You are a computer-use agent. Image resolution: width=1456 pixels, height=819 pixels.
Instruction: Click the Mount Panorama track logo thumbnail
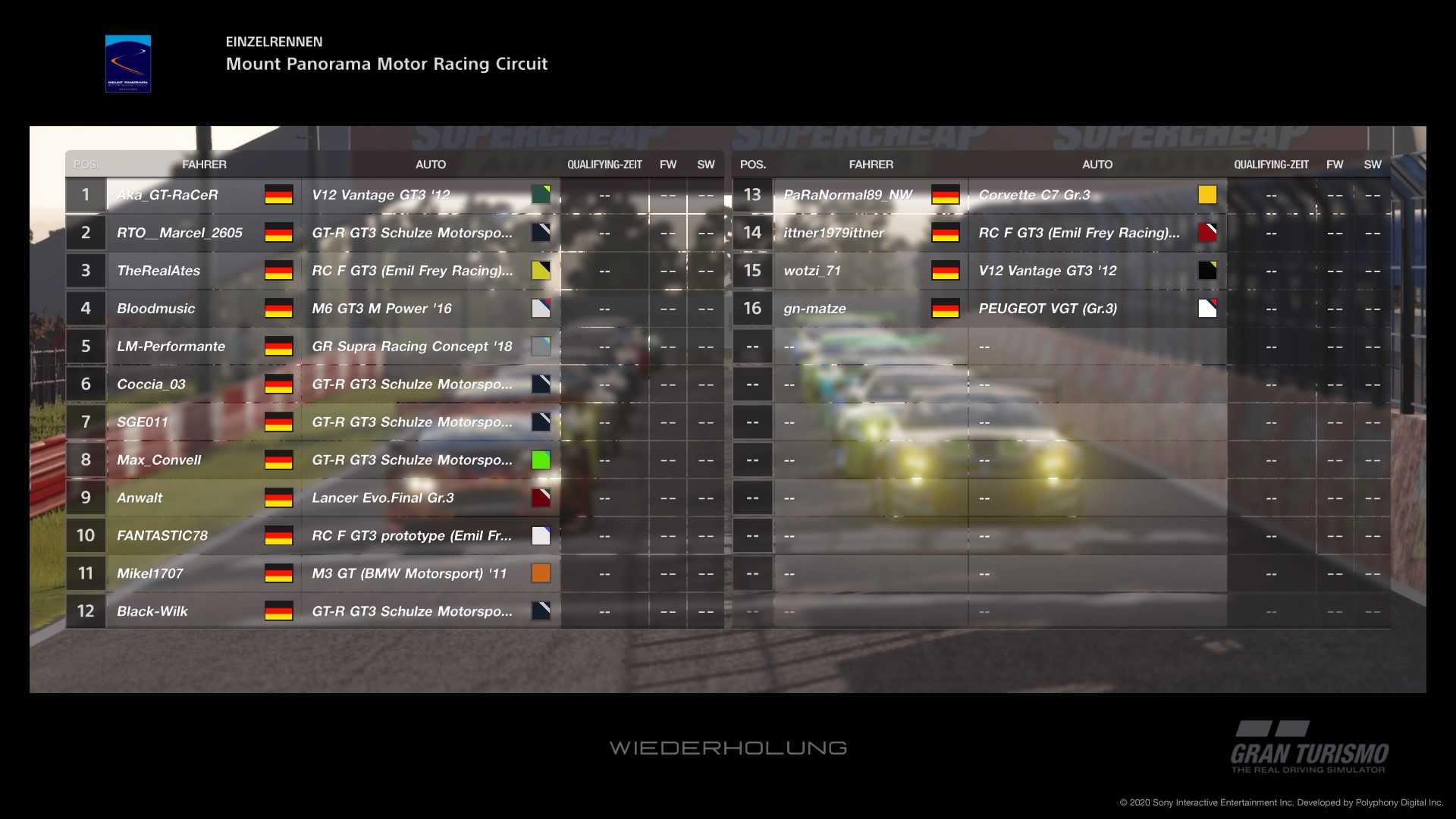coord(128,64)
